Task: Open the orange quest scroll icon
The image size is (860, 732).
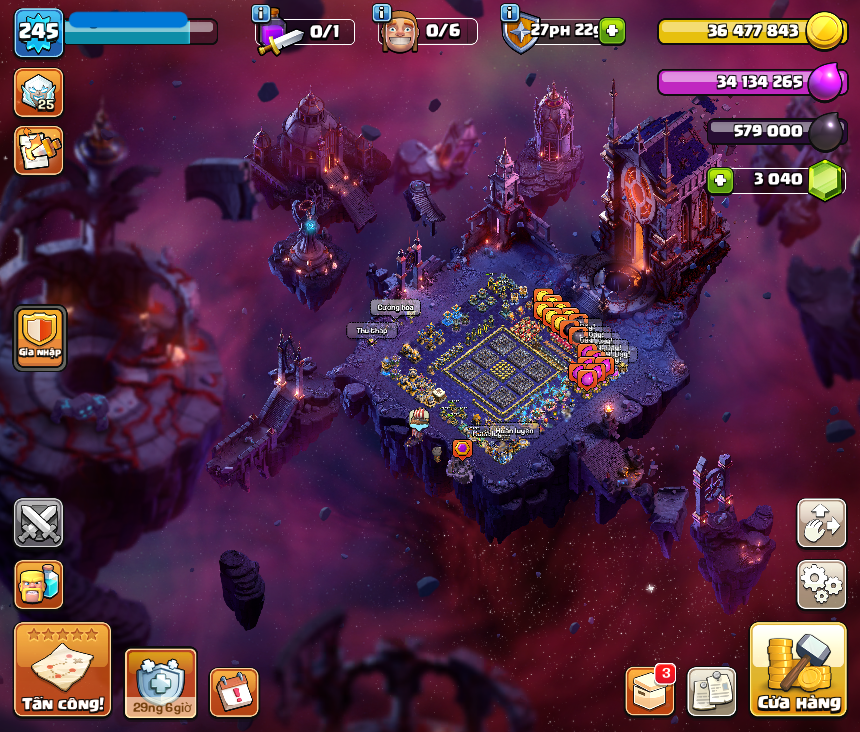Action: point(38,150)
